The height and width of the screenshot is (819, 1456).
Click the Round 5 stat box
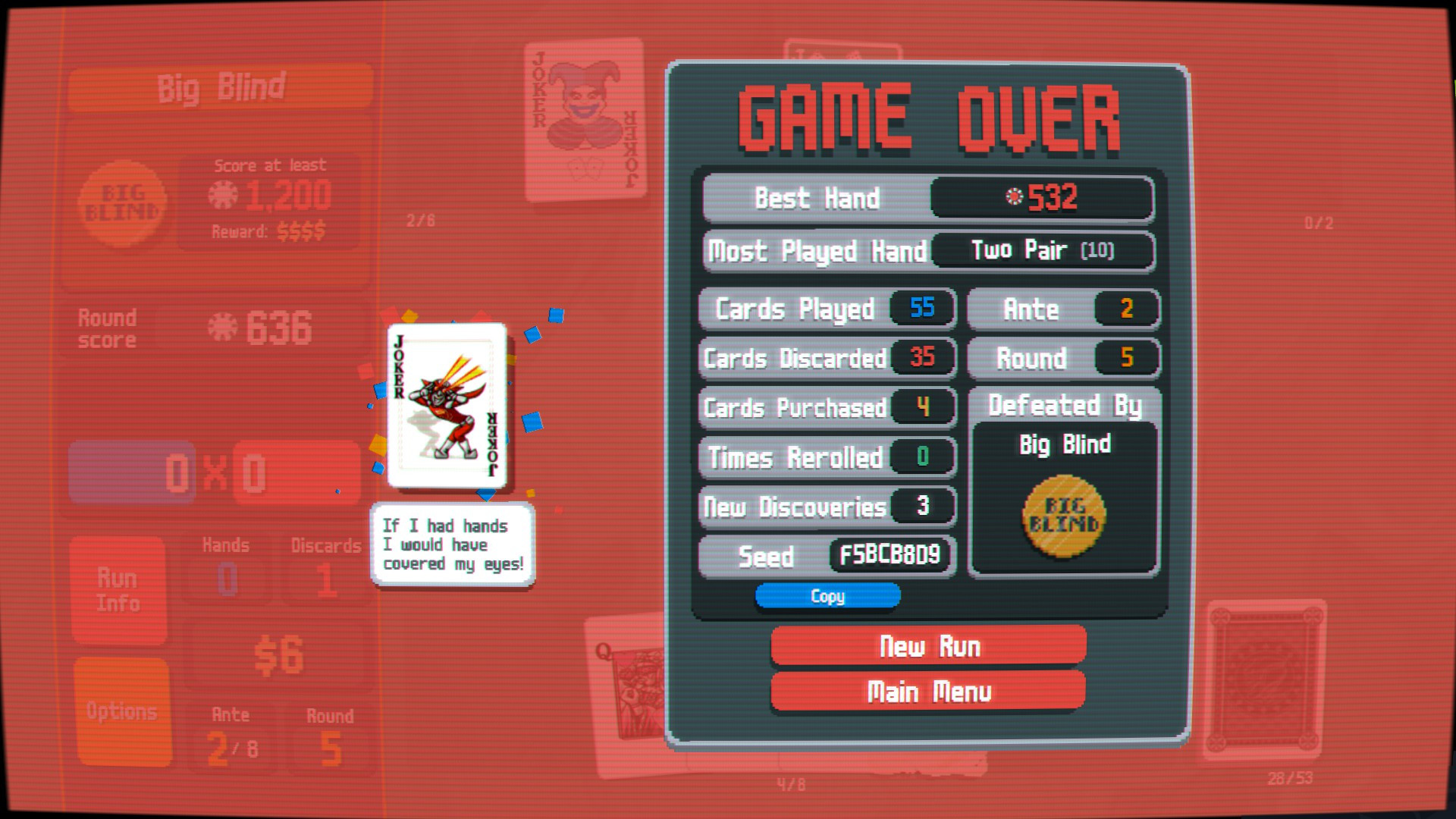(1063, 358)
